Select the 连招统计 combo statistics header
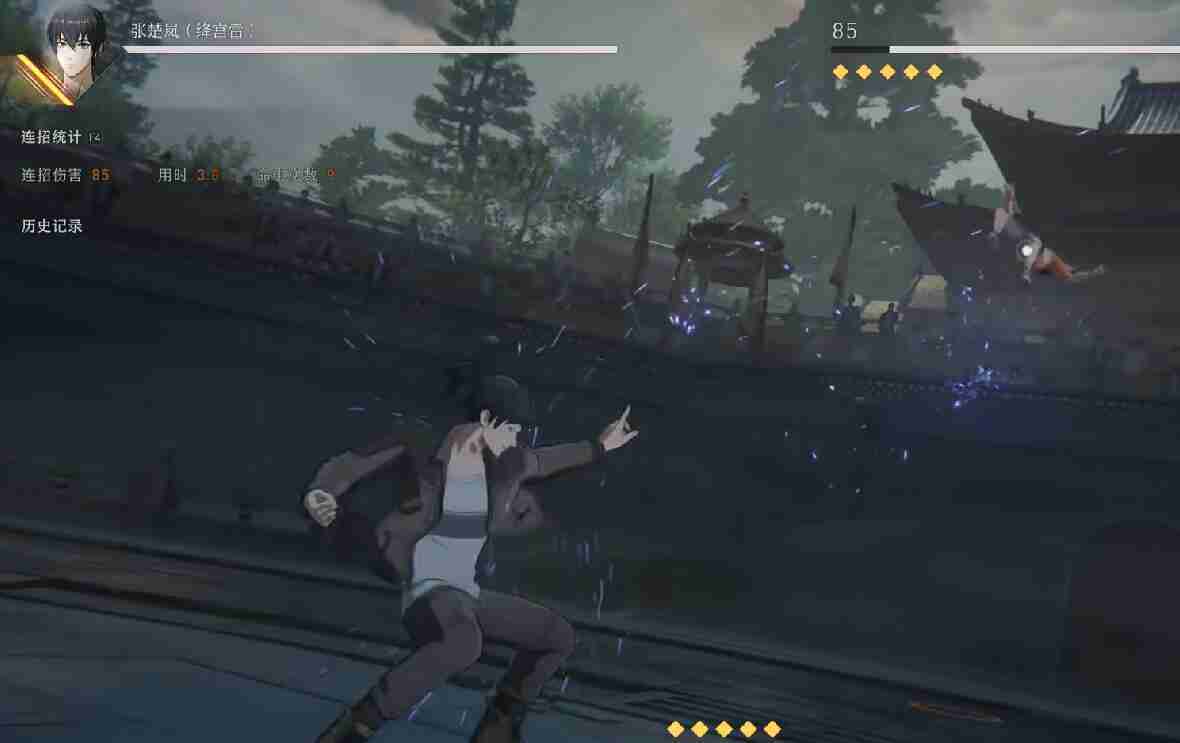The width and height of the screenshot is (1180, 743). click(52, 137)
